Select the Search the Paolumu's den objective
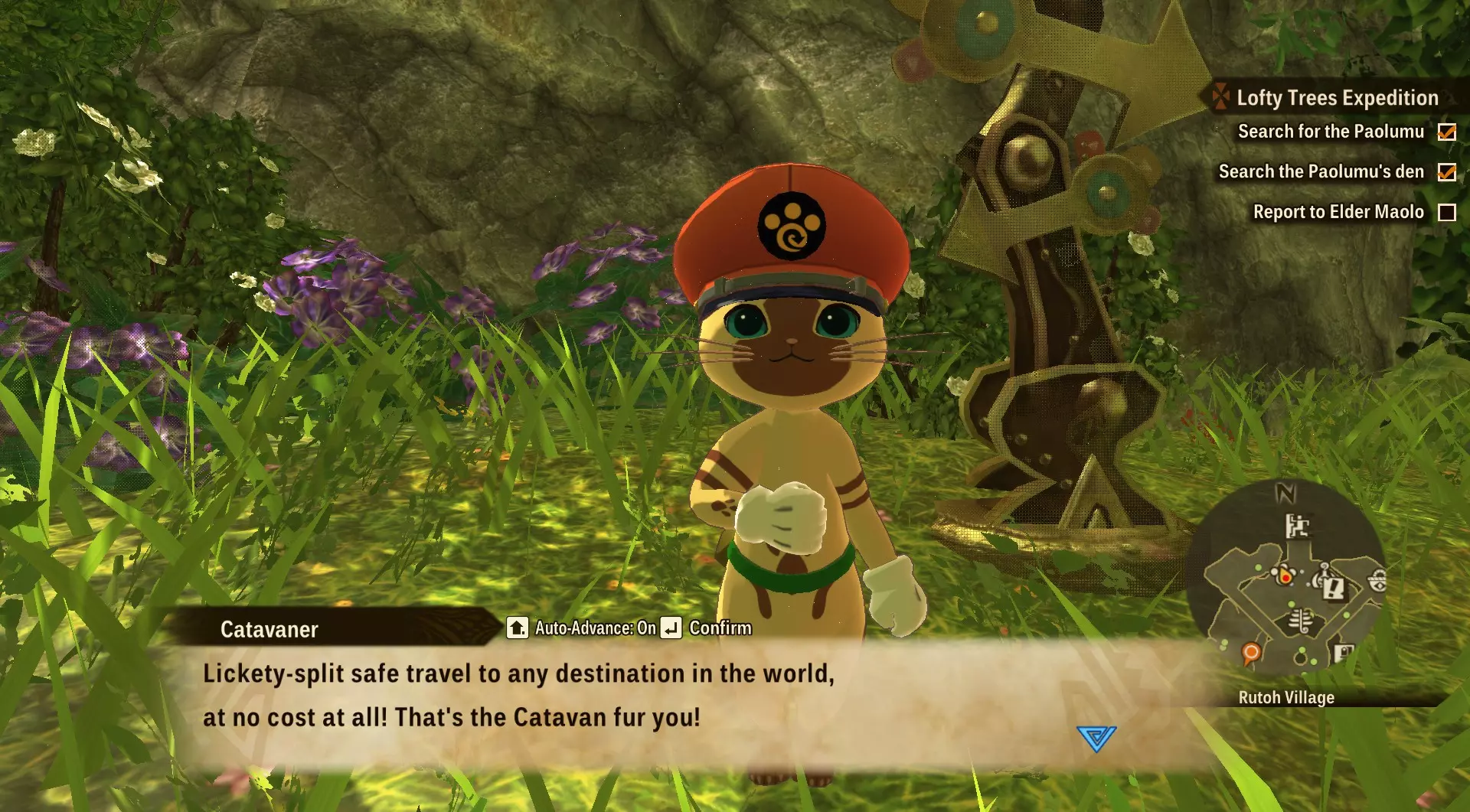This screenshot has height=812, width=1470. coord(1321,171)
